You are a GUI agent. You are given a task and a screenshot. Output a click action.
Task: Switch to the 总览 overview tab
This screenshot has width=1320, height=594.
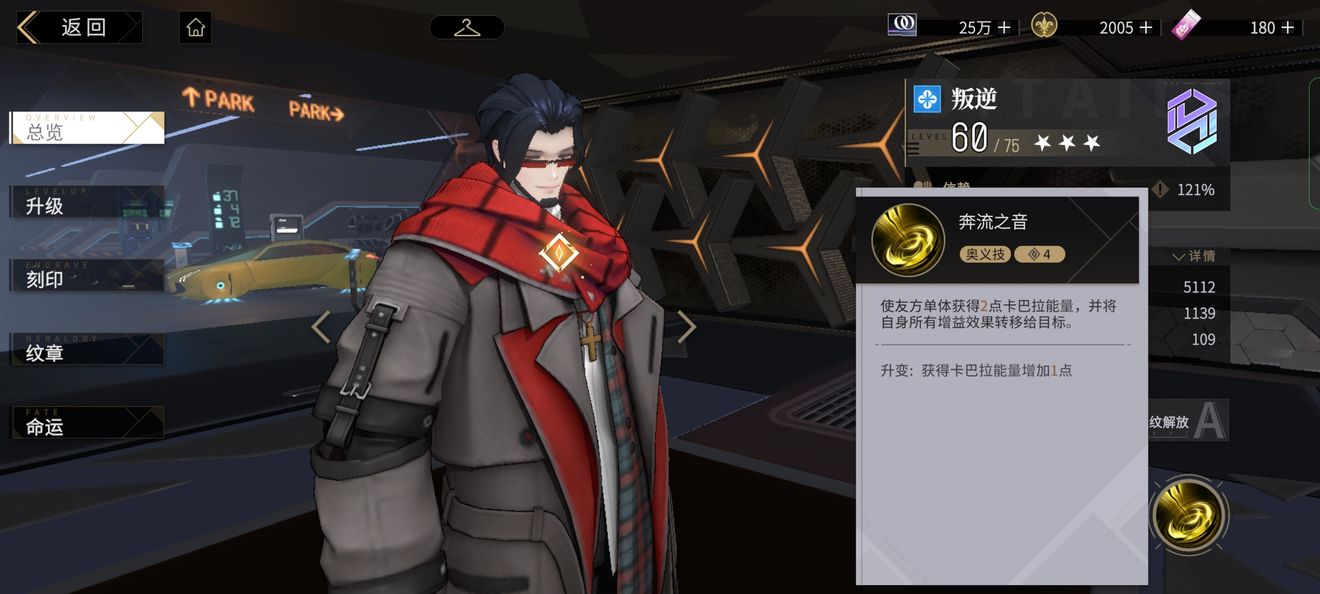(x=86, y=128)
